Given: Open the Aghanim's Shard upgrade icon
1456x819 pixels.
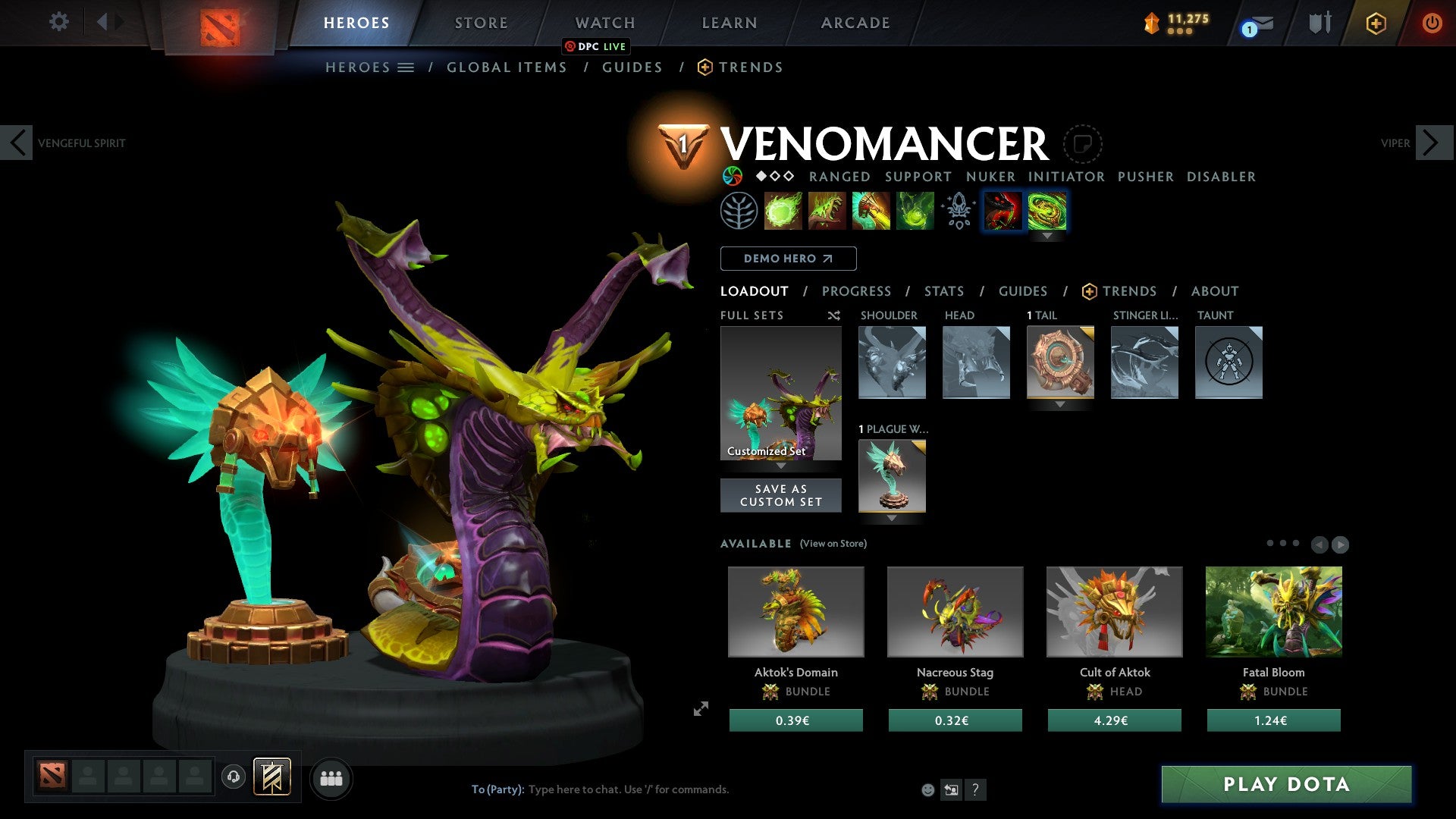Looking at the screenshot, I should (959, 211).
